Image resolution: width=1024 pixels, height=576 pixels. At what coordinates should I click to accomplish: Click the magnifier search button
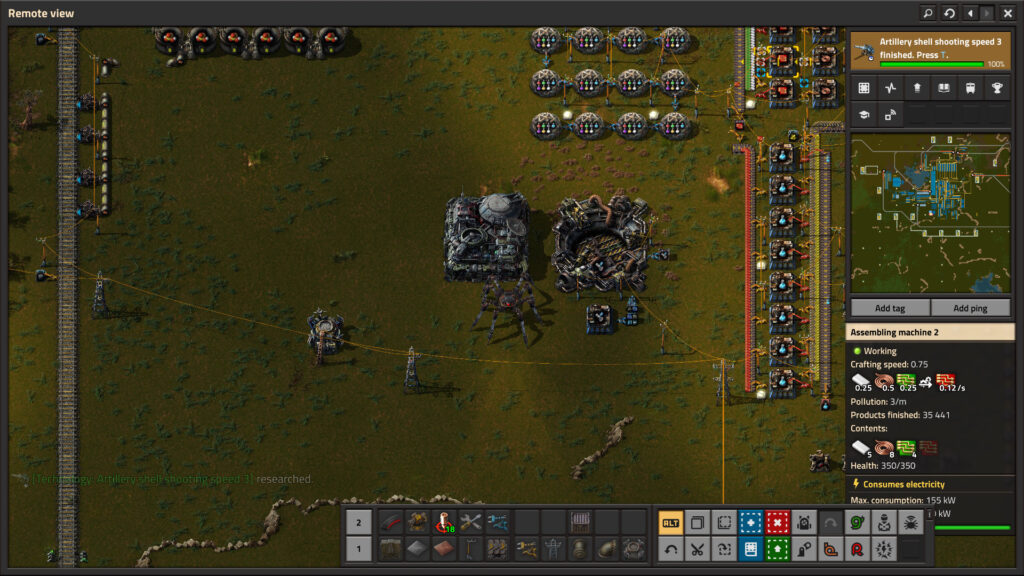coord(928,13)
